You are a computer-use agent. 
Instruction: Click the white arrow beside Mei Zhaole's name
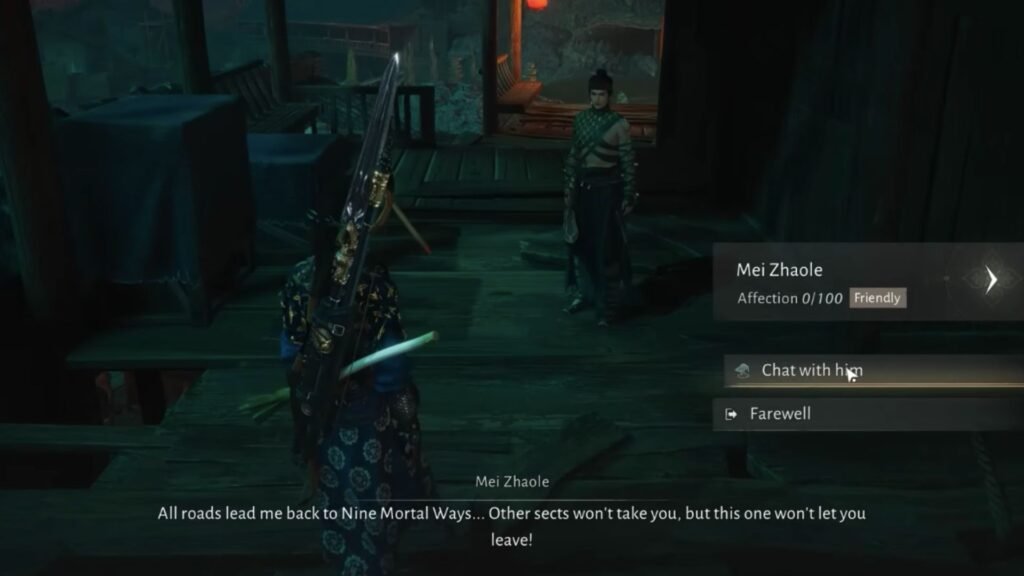[991, 280]
